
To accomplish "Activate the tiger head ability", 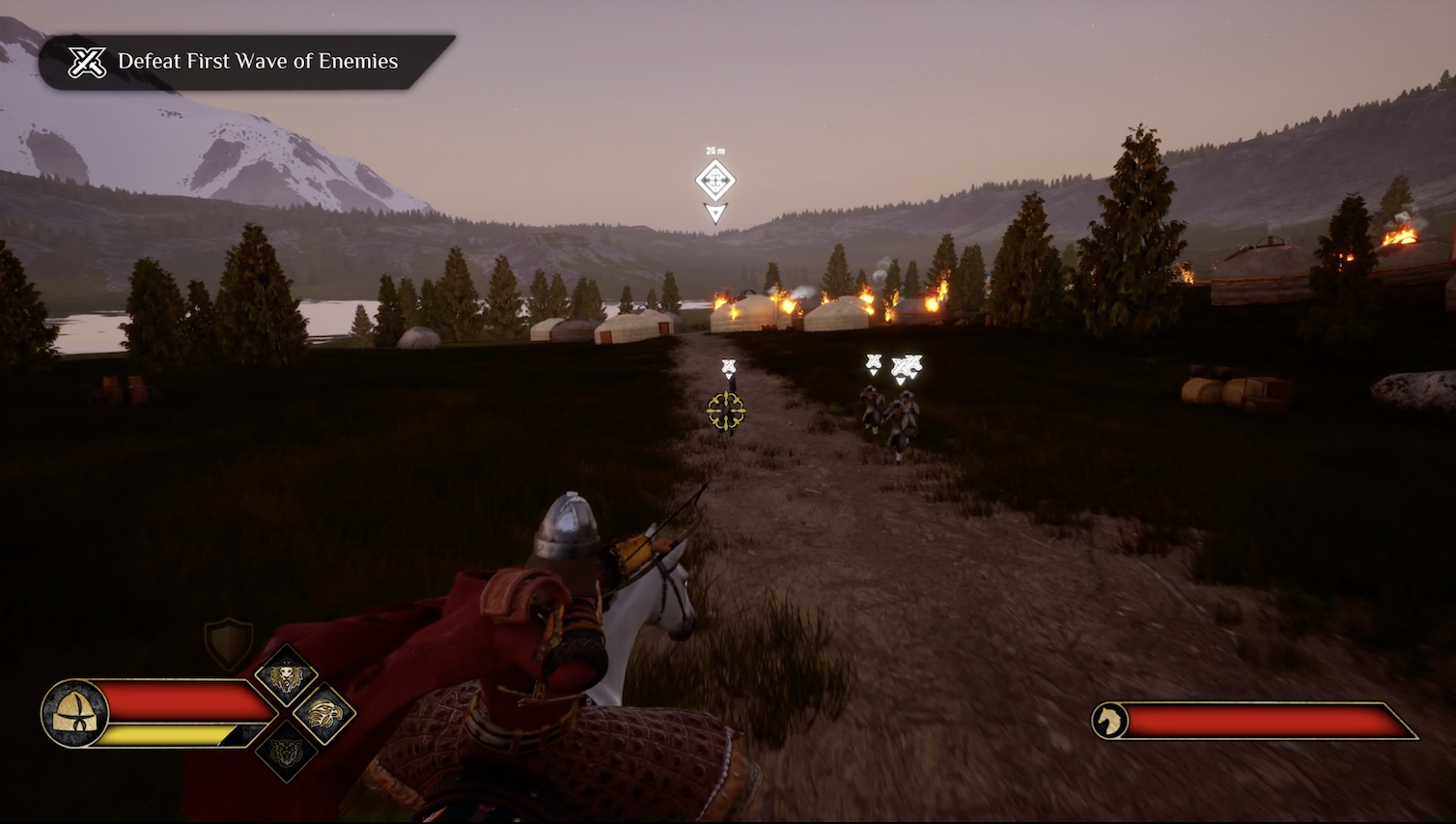I will 286,752.
